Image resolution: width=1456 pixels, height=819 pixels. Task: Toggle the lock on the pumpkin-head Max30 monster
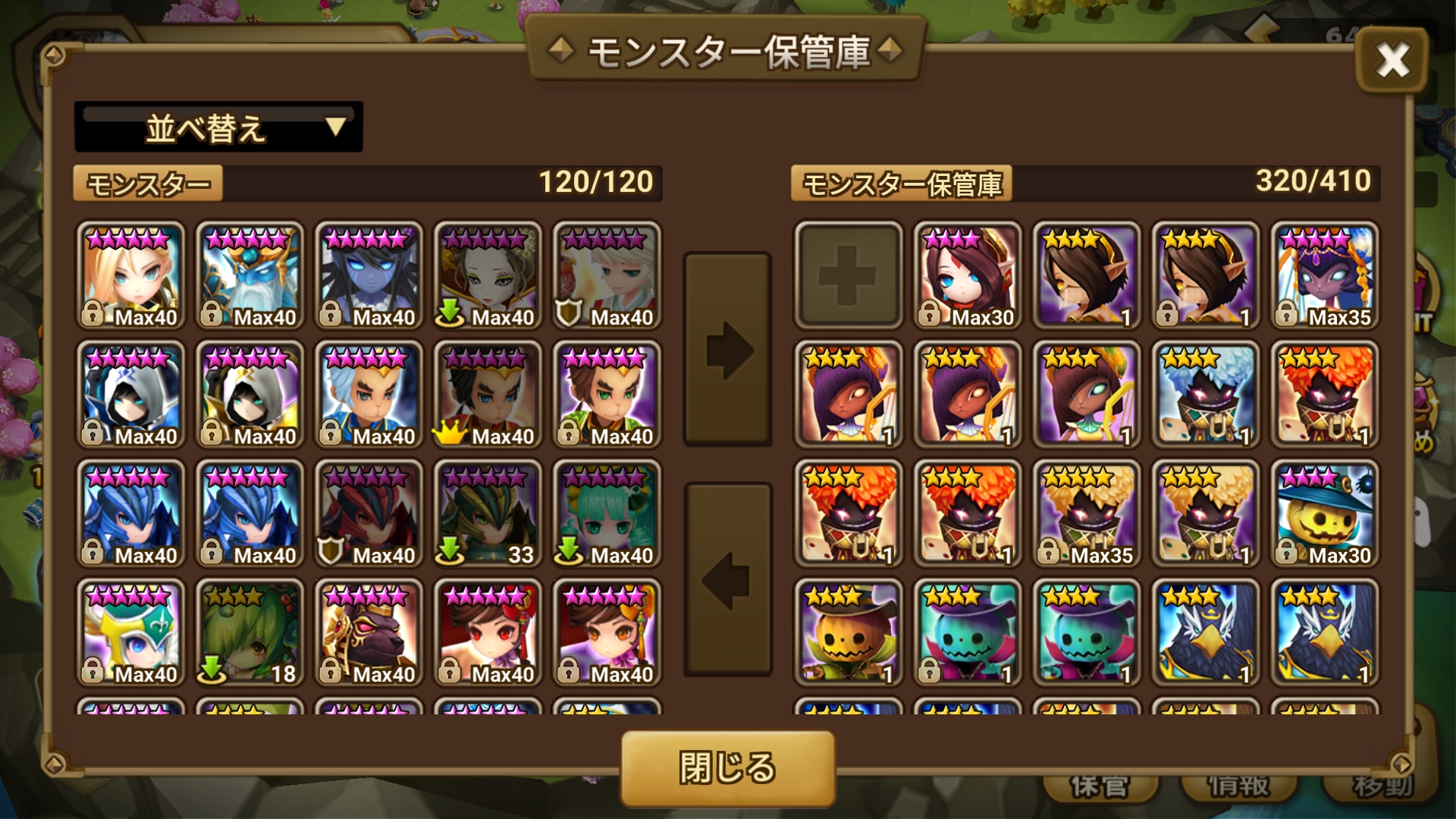1285,554
